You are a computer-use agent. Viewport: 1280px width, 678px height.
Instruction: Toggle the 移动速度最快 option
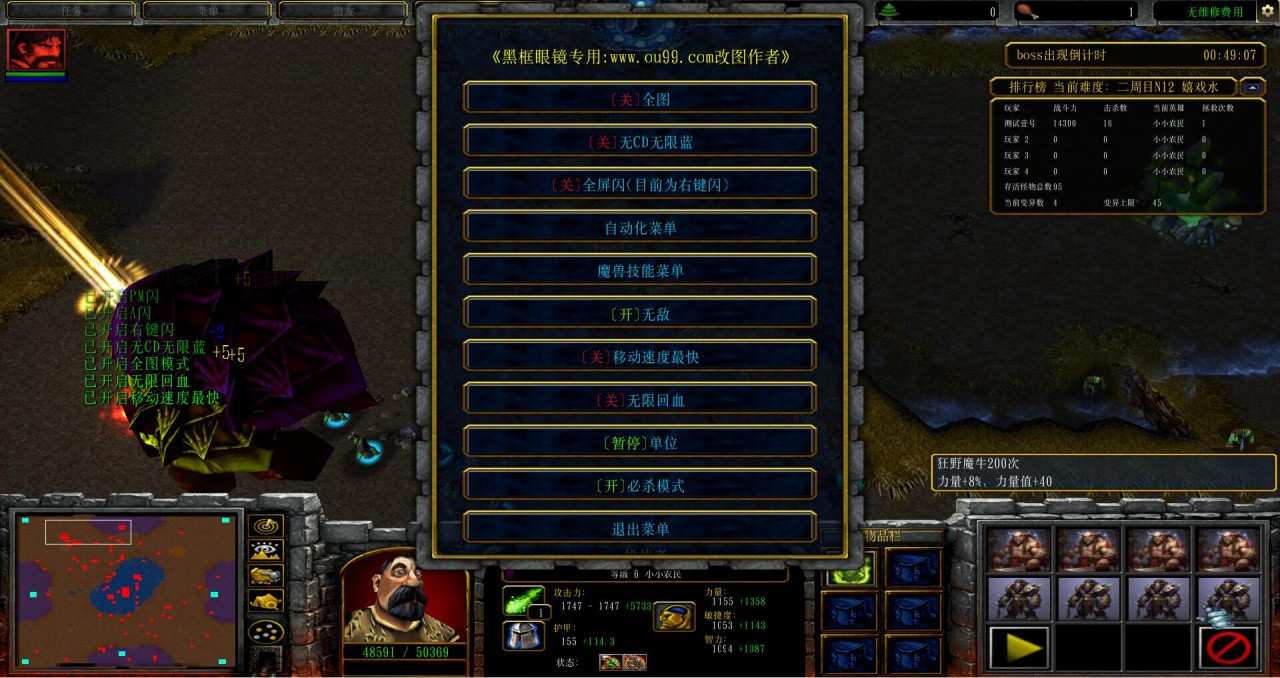click(640, 357)
